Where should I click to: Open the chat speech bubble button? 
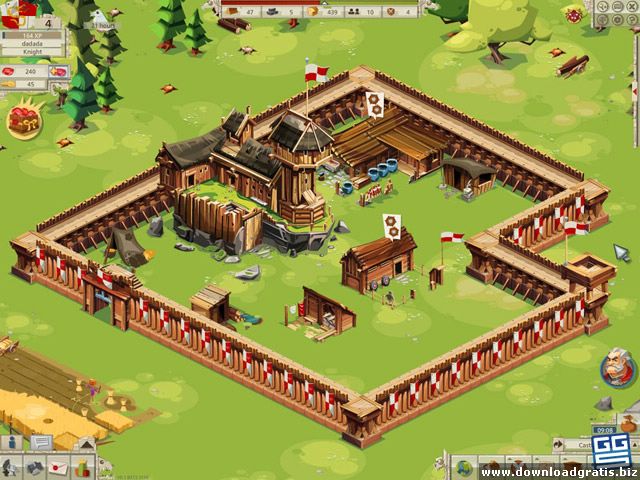(x=41, y=442)
